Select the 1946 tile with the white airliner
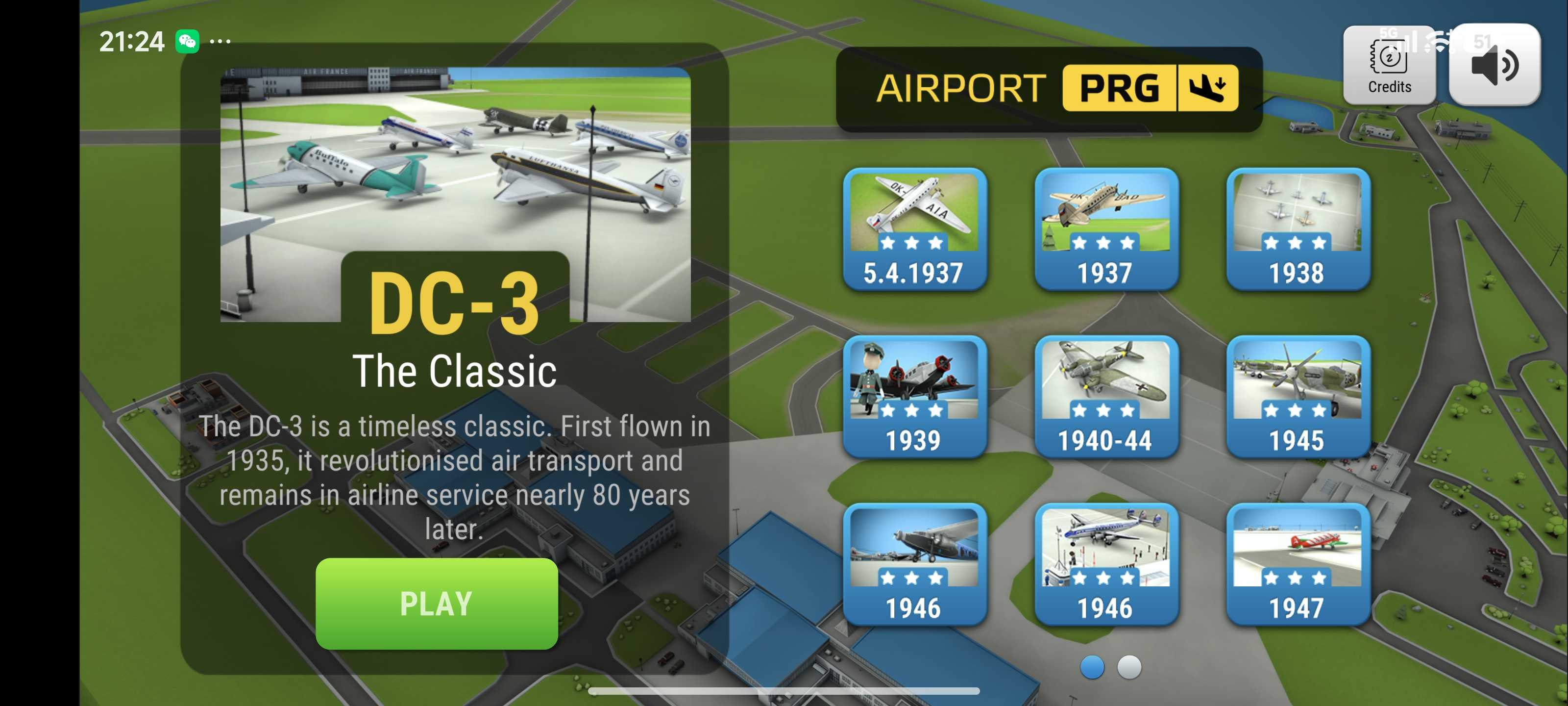This screenshot has width=1568, height=706. [1106, 564]
